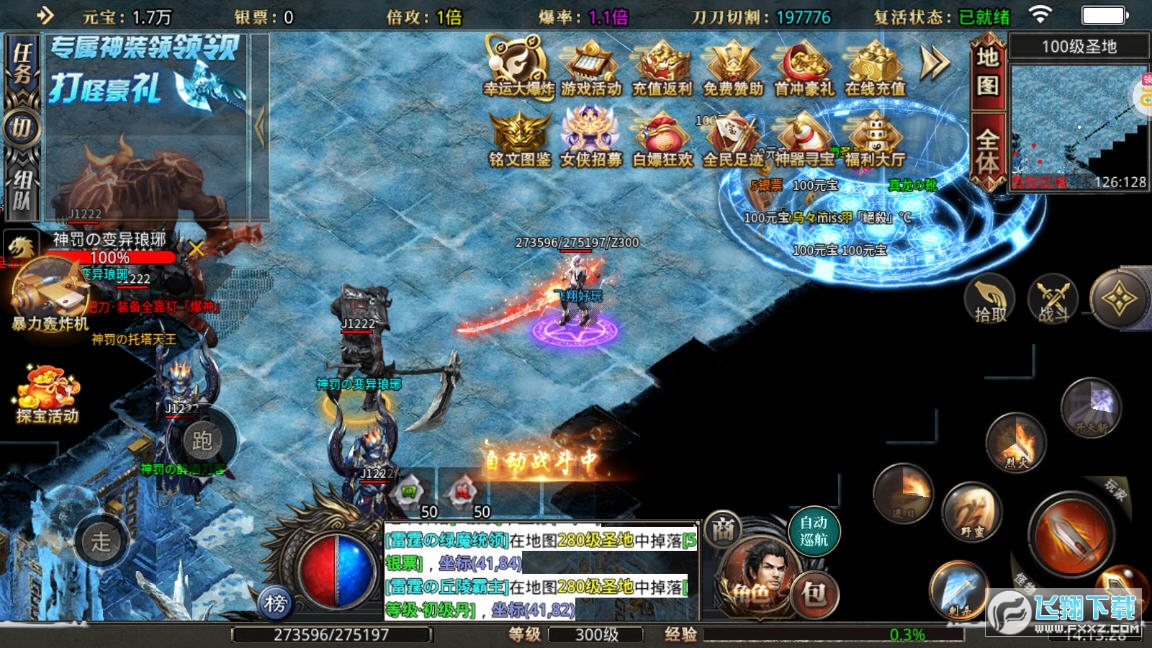This screenshot has height=648, width=1152.
Task: Open the 福利大厅 welfare hall
Action: (x=875, y=137)
